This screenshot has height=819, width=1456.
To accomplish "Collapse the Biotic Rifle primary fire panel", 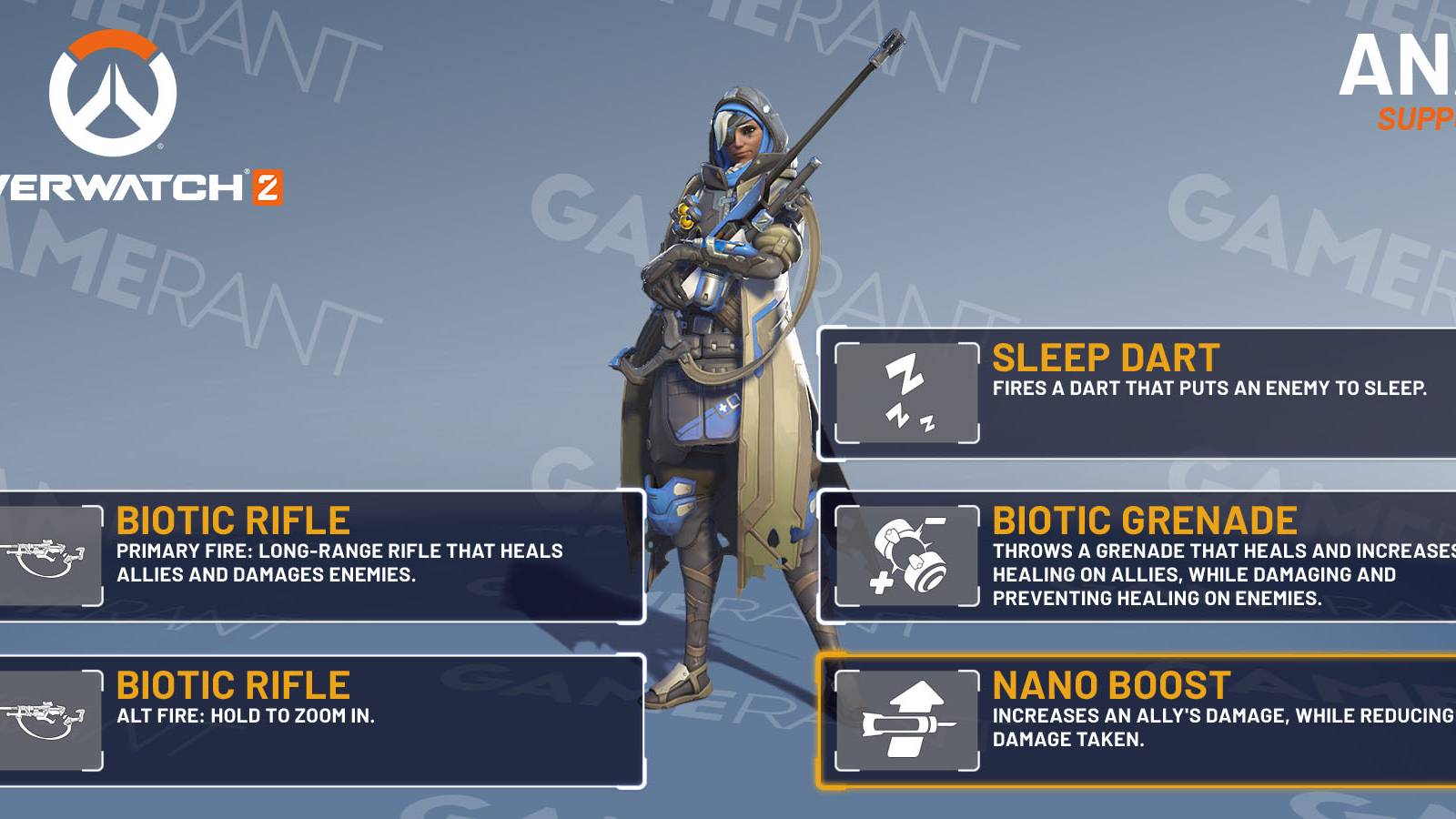I will tap(318, 551).
